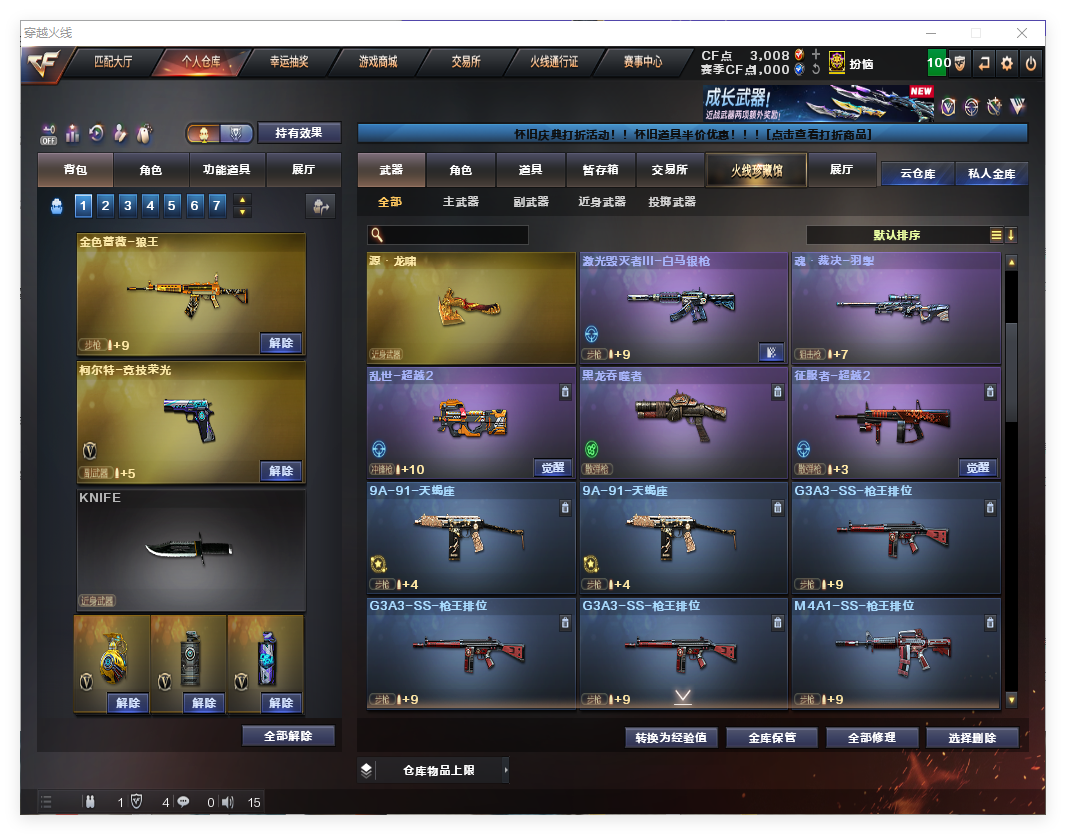Image resolution: width=1066 pixels, height=835 pixels.
Task: Click the 持有效果 button
Action: click(299, 132)
